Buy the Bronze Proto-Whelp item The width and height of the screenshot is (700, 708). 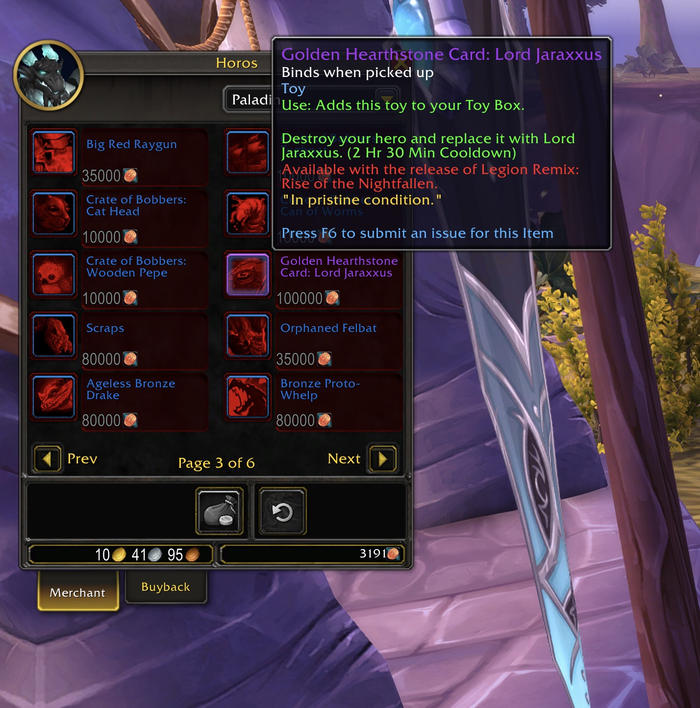point(246,396)
